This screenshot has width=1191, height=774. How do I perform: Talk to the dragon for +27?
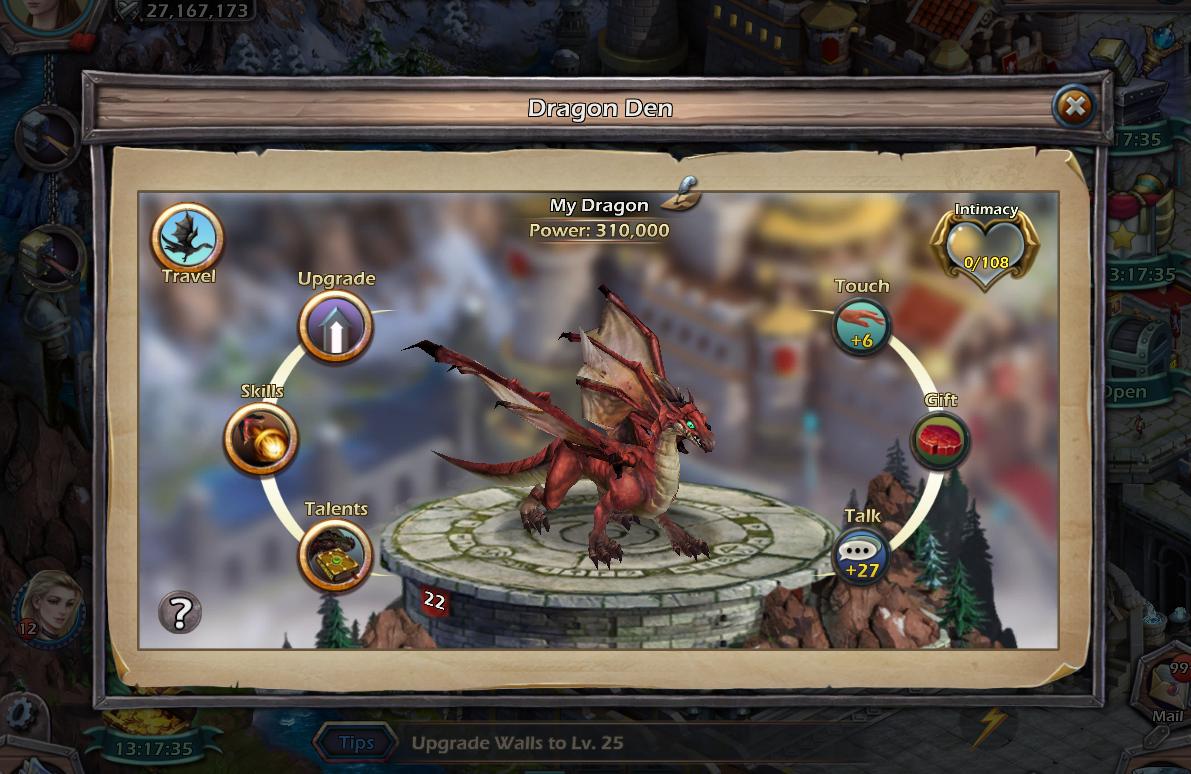click(x=862, y=556)
